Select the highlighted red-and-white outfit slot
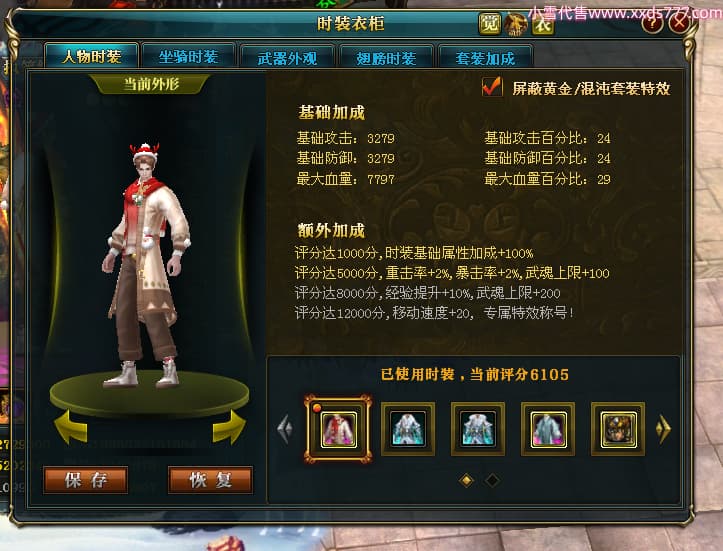Screen dimensions: 723x551 pos(337,429)
